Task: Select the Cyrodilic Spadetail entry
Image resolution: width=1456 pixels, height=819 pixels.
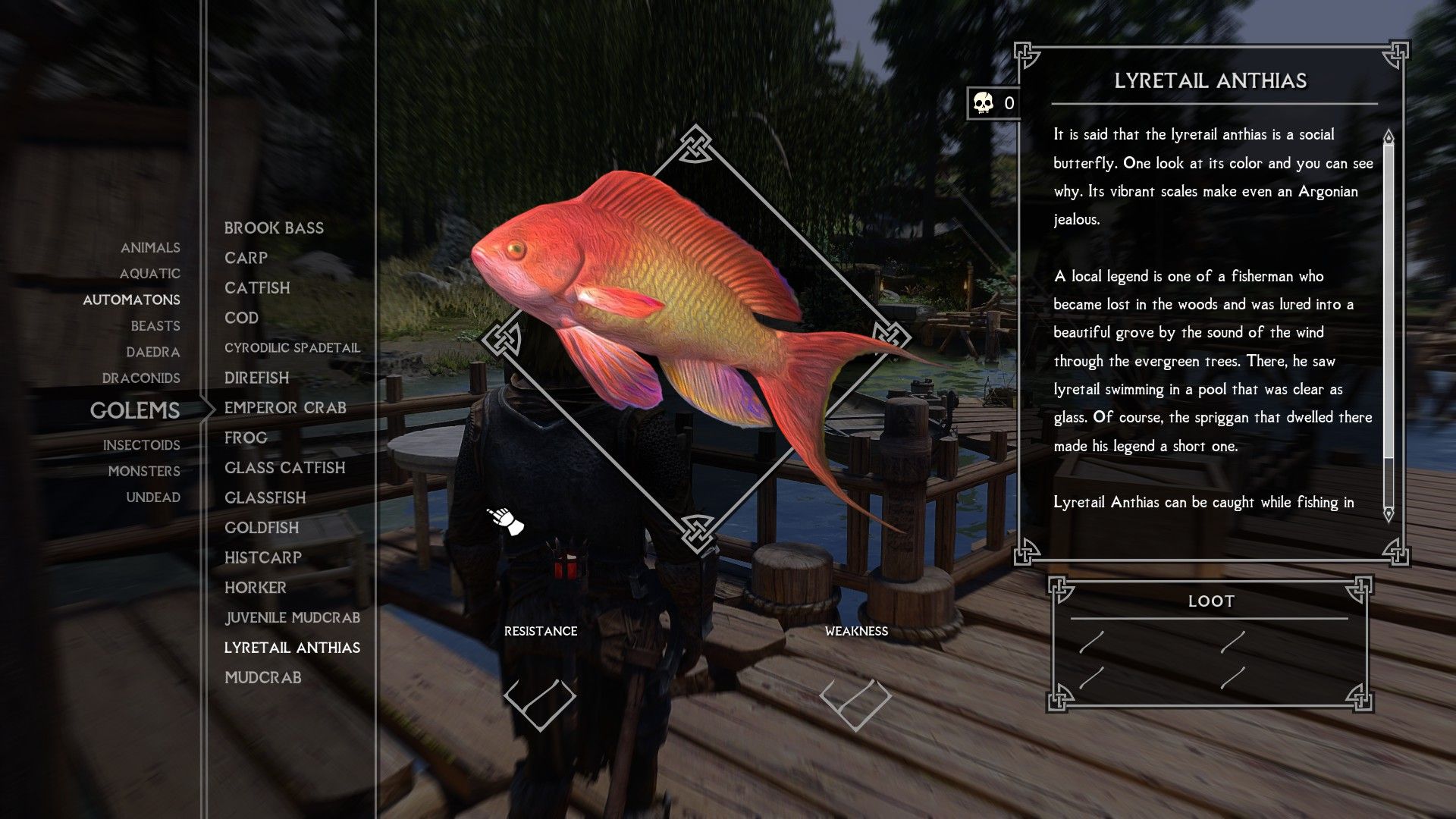Action: (292, 347)
